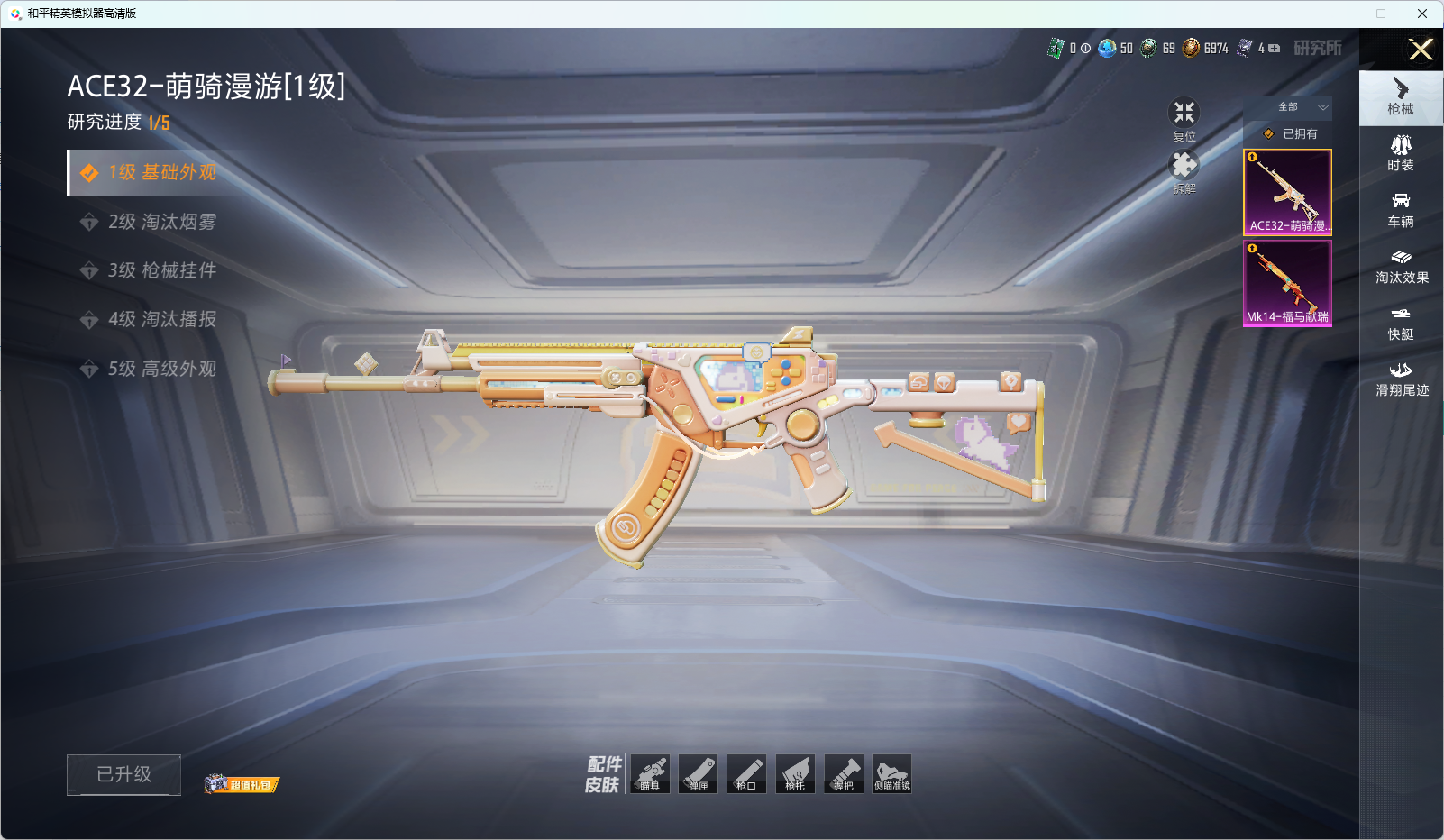Image resolution: width=1444 pixels, height=840 pixels.
Task: Select the ACE32-萌骑漫游 skin thumbnail
Action: [1287, 192]
